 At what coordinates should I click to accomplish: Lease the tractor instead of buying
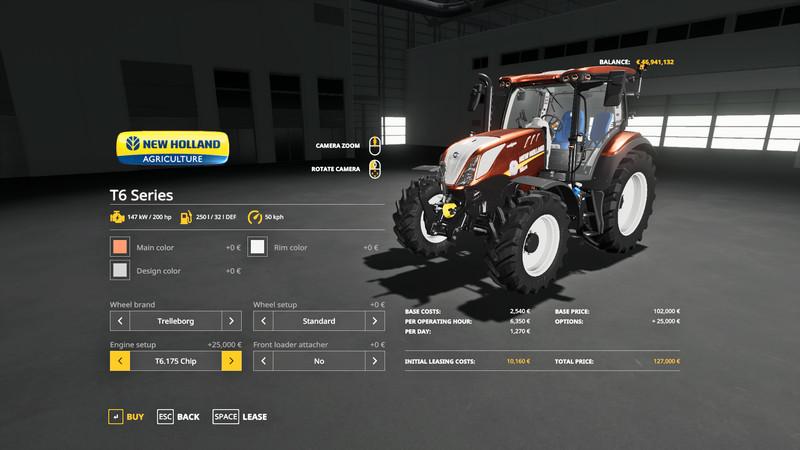coord(240,416)
